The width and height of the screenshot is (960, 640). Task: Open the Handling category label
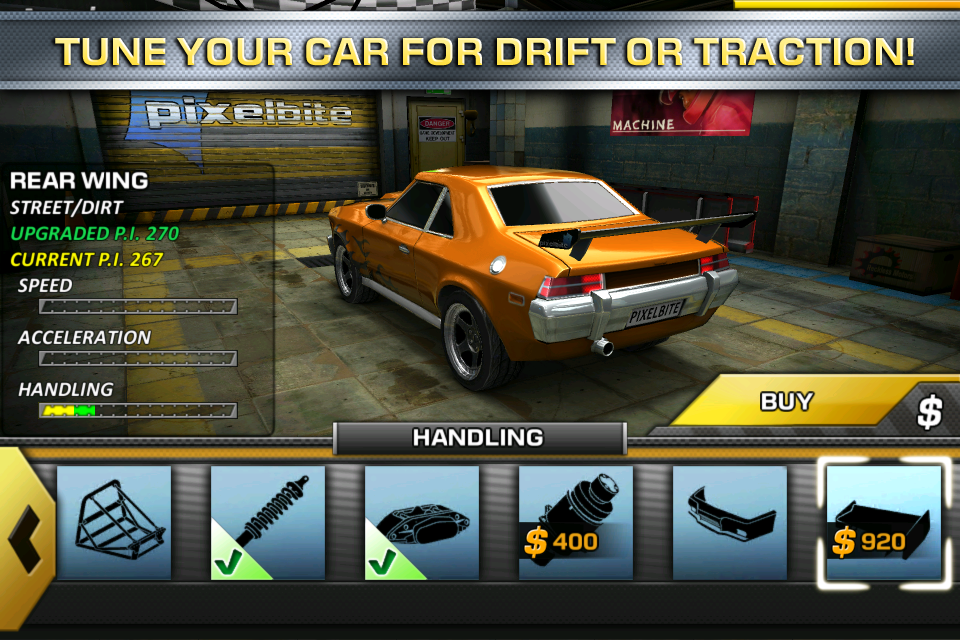pyautogui.click(x=478, y=437)
